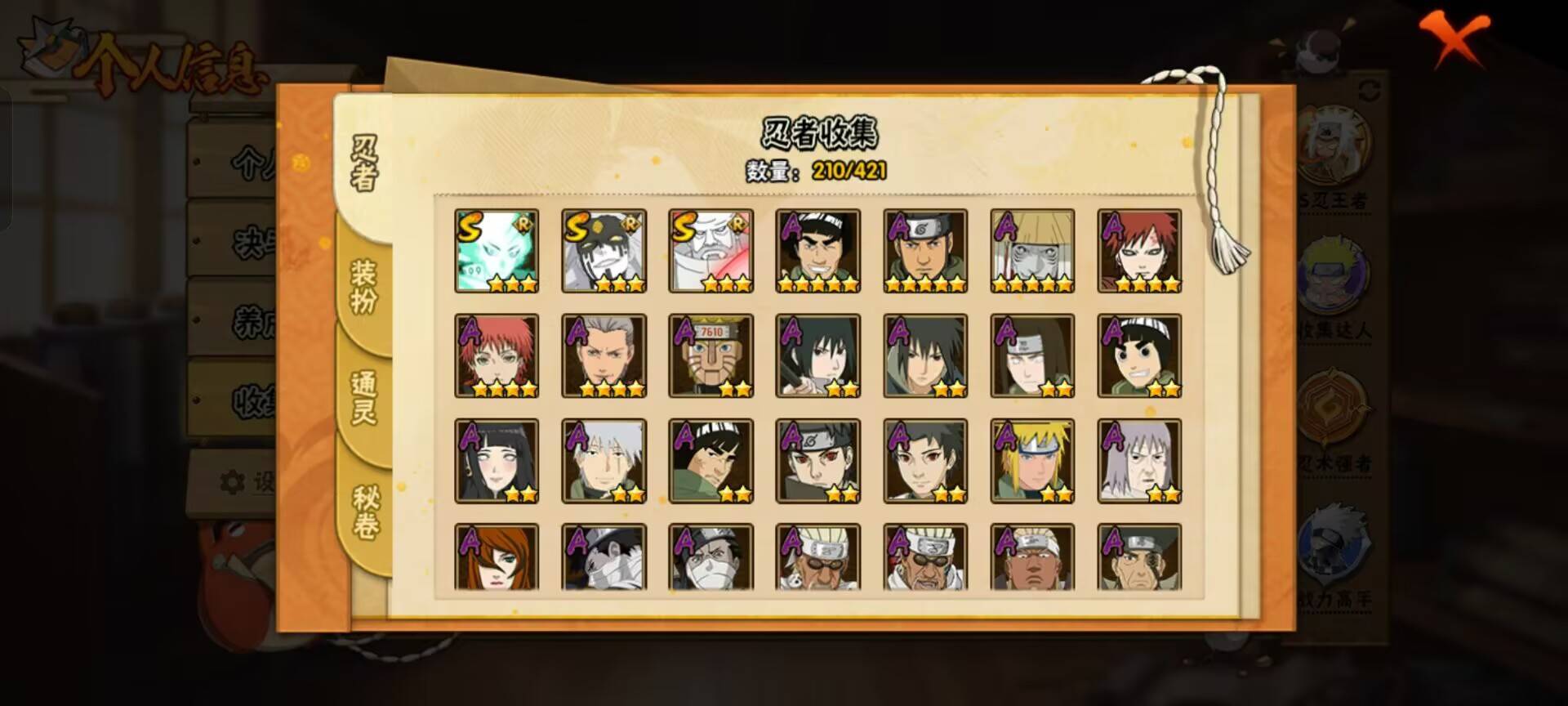Image resolution: width=1568 pixels, height=706 pixels.
Task: Select the Asuma portrait with headband
Action: pos(925,251)
